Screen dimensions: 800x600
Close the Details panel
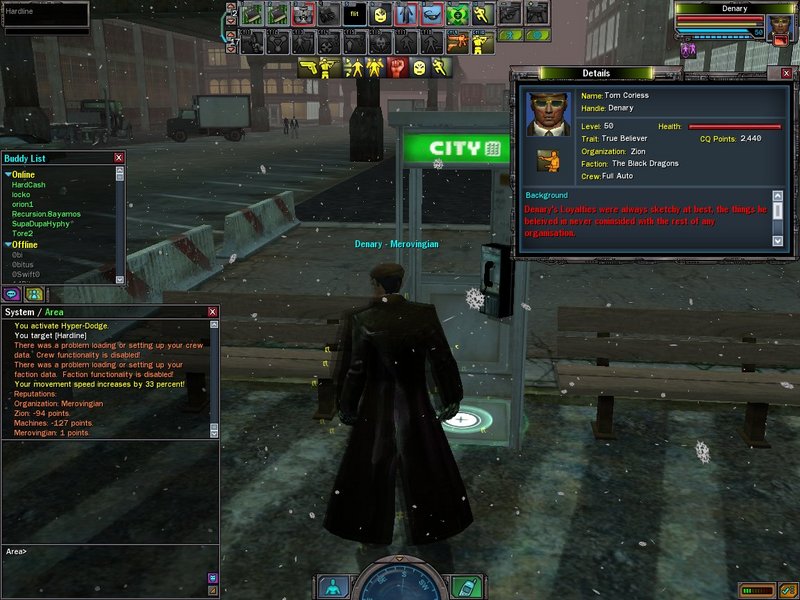(x=786, y=74)
